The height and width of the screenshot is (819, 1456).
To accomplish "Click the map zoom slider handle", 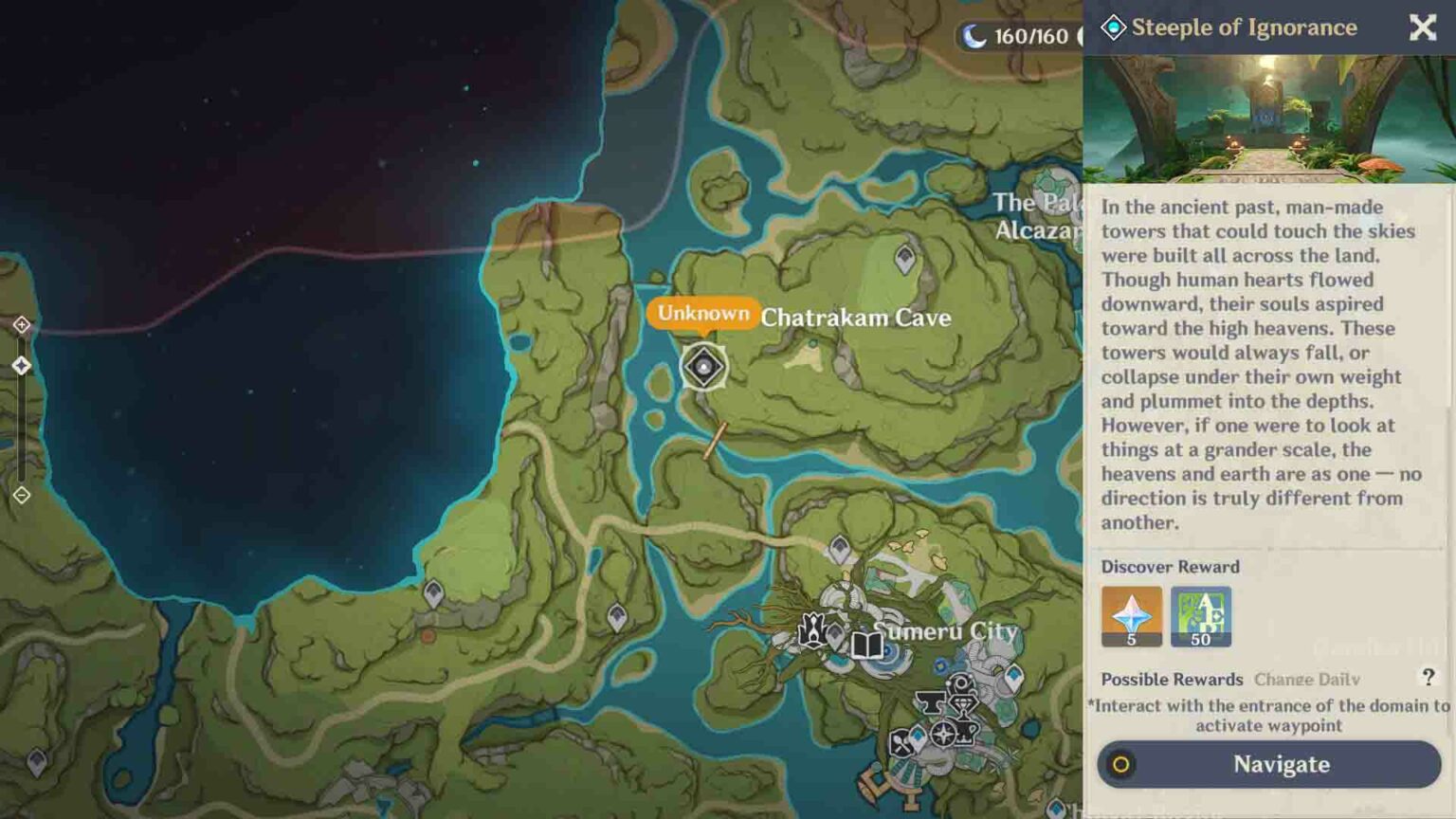I will pyautogui.click(x=22, y=366).
